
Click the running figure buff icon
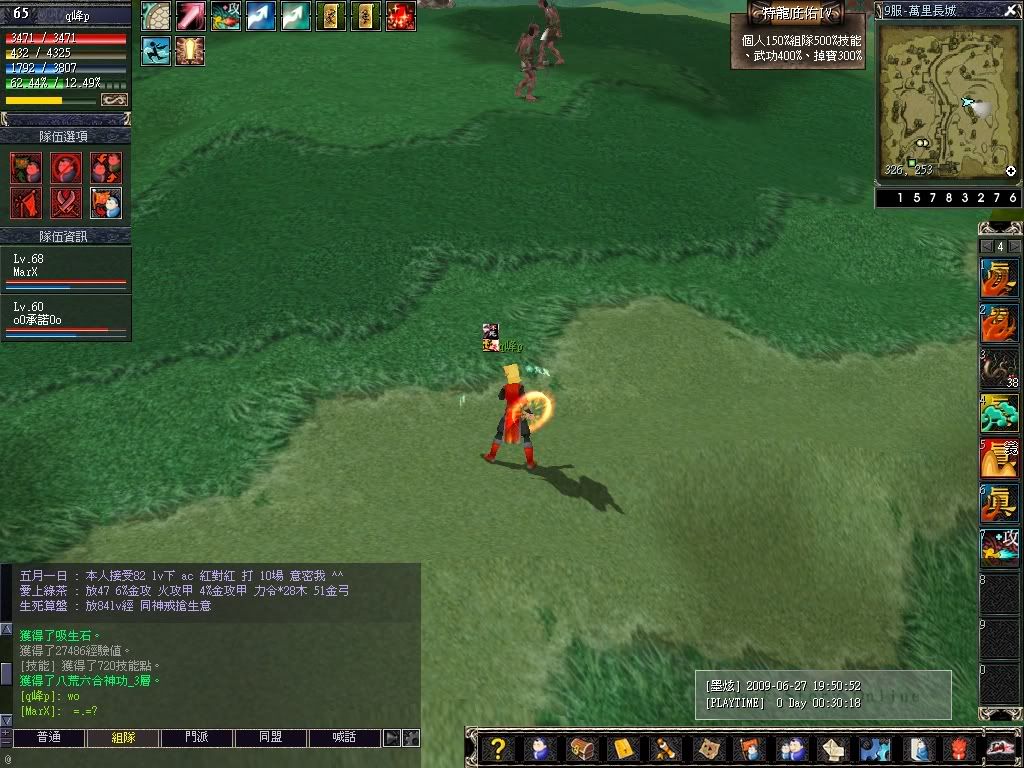point(155,50)
